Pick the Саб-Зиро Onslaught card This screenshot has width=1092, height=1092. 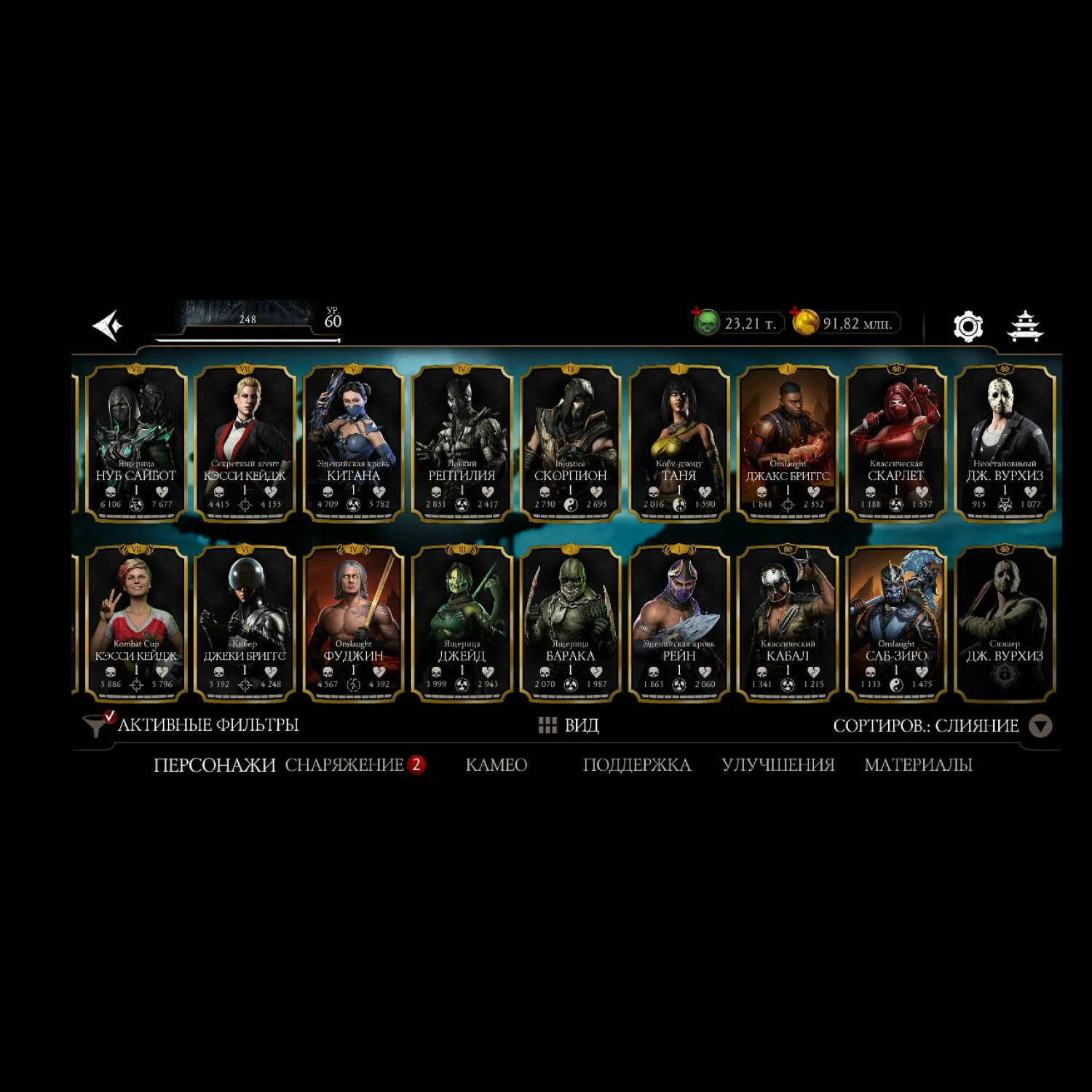click(x=895, y=623)
